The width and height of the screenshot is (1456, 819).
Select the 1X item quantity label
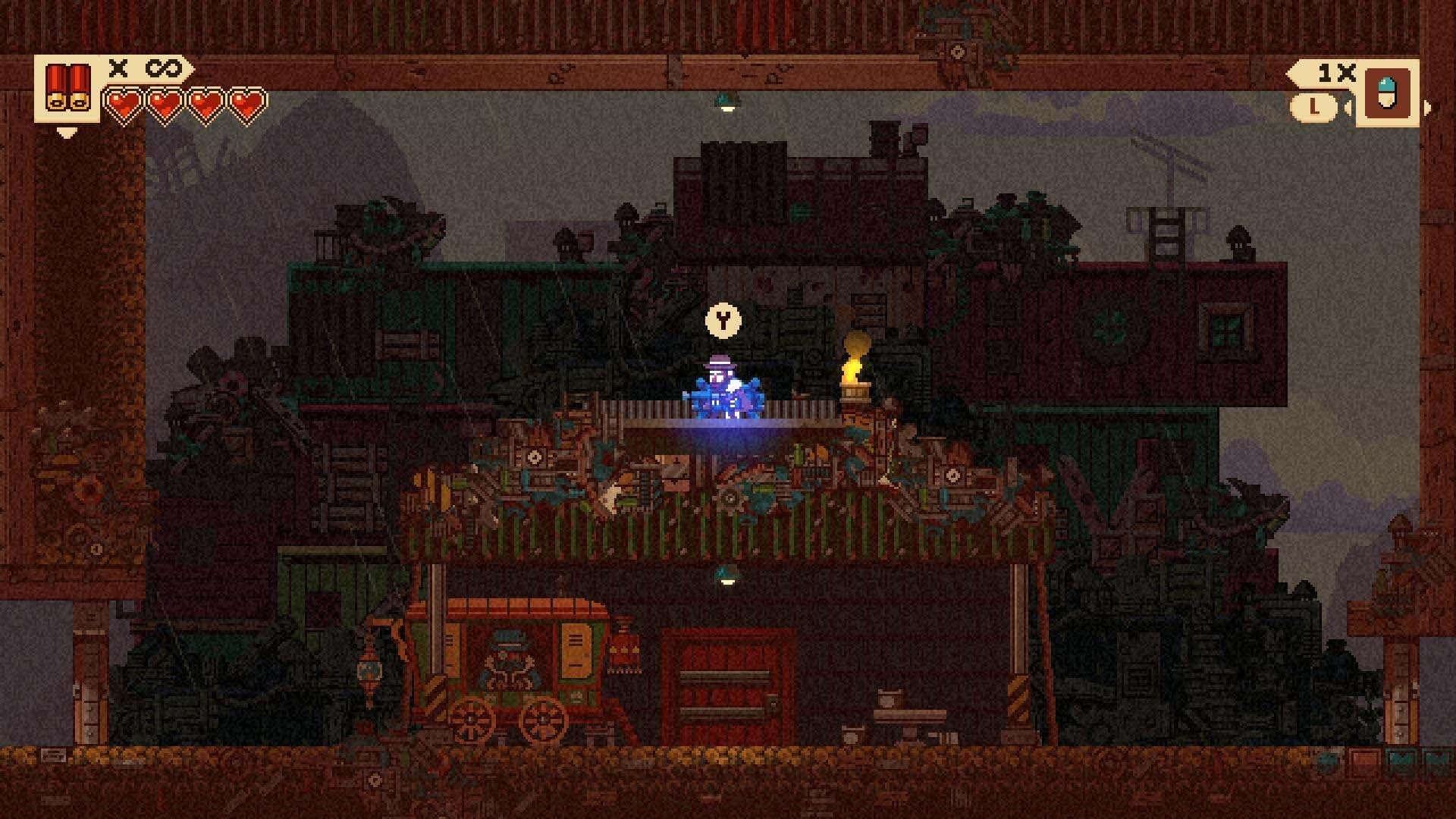click(x=1337, y=73)
